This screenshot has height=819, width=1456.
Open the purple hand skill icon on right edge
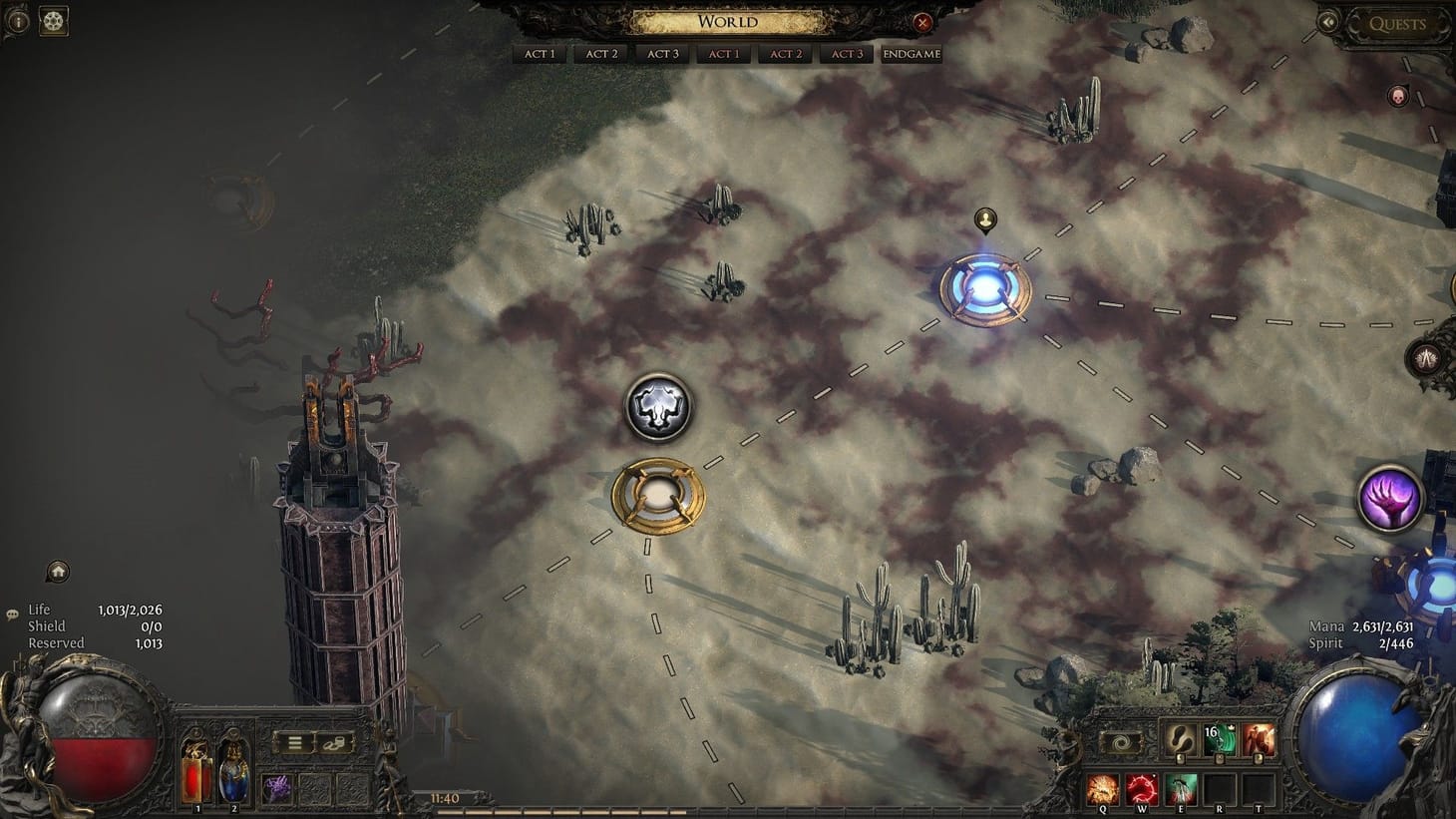click(1388, 497)
